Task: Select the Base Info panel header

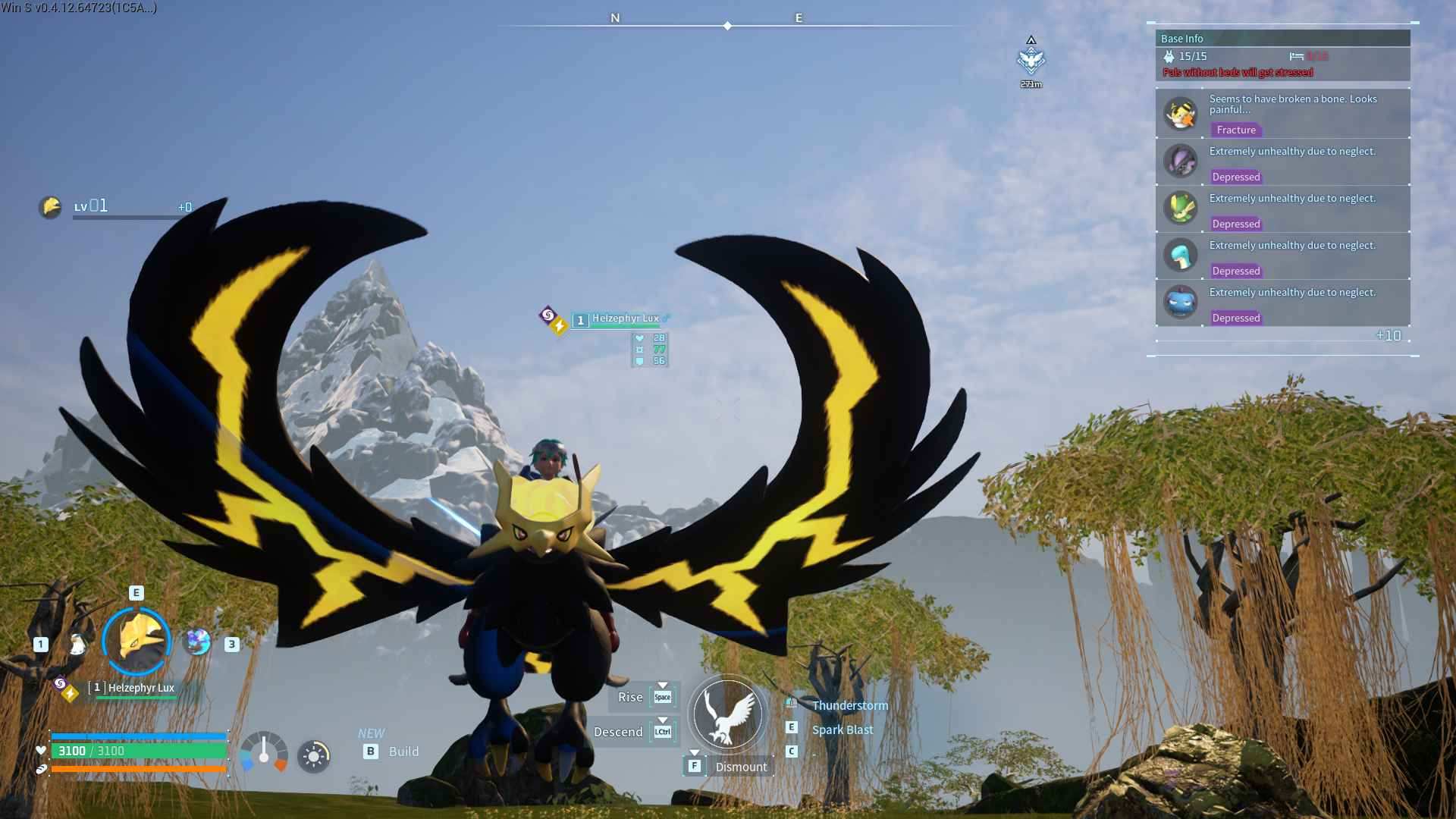Action: point(1183,38)
